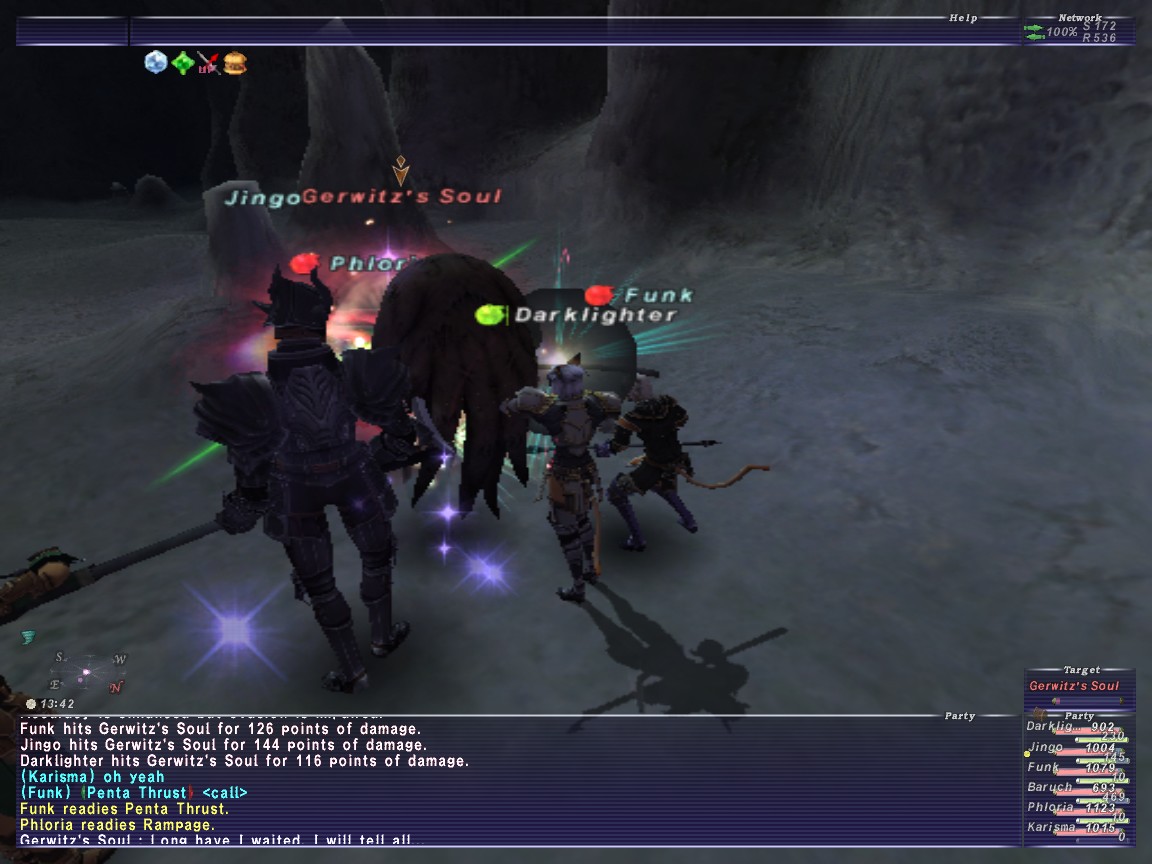
Task: Click Karisma's "oh yeah" chat message
Action: [92, 777]
